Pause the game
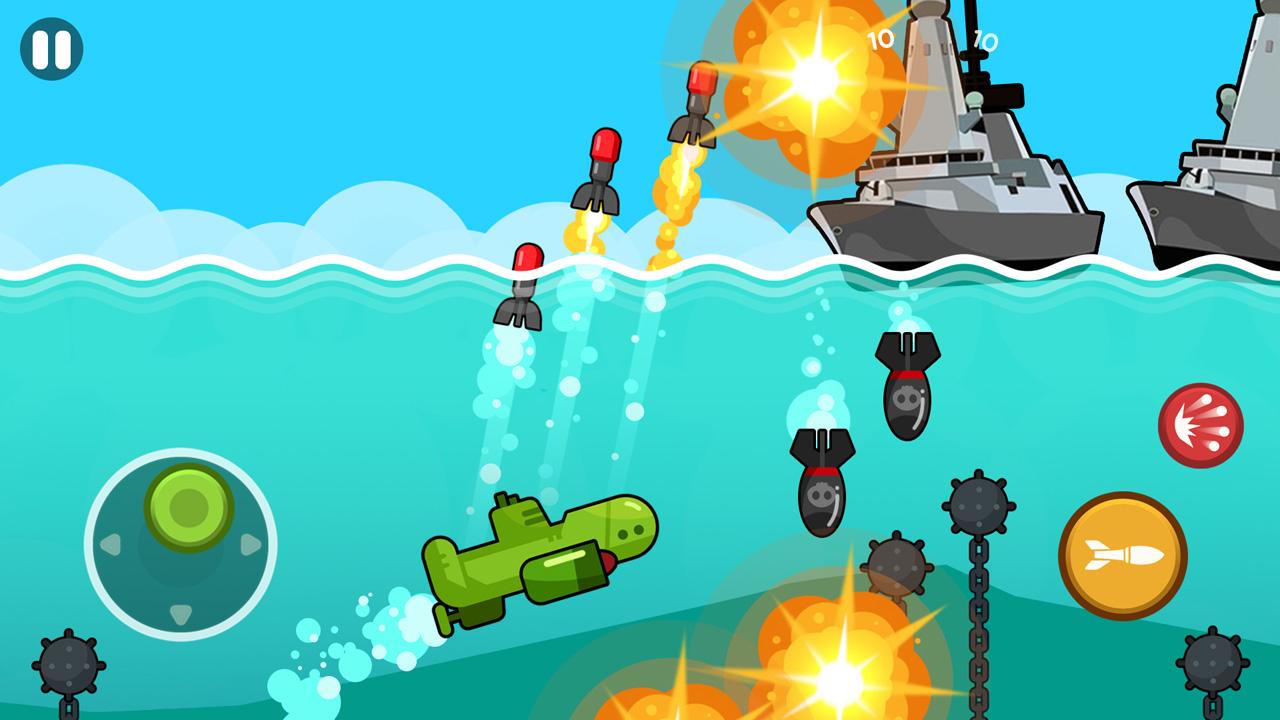This screenshot has height=720, width=1280. point(51,49)
